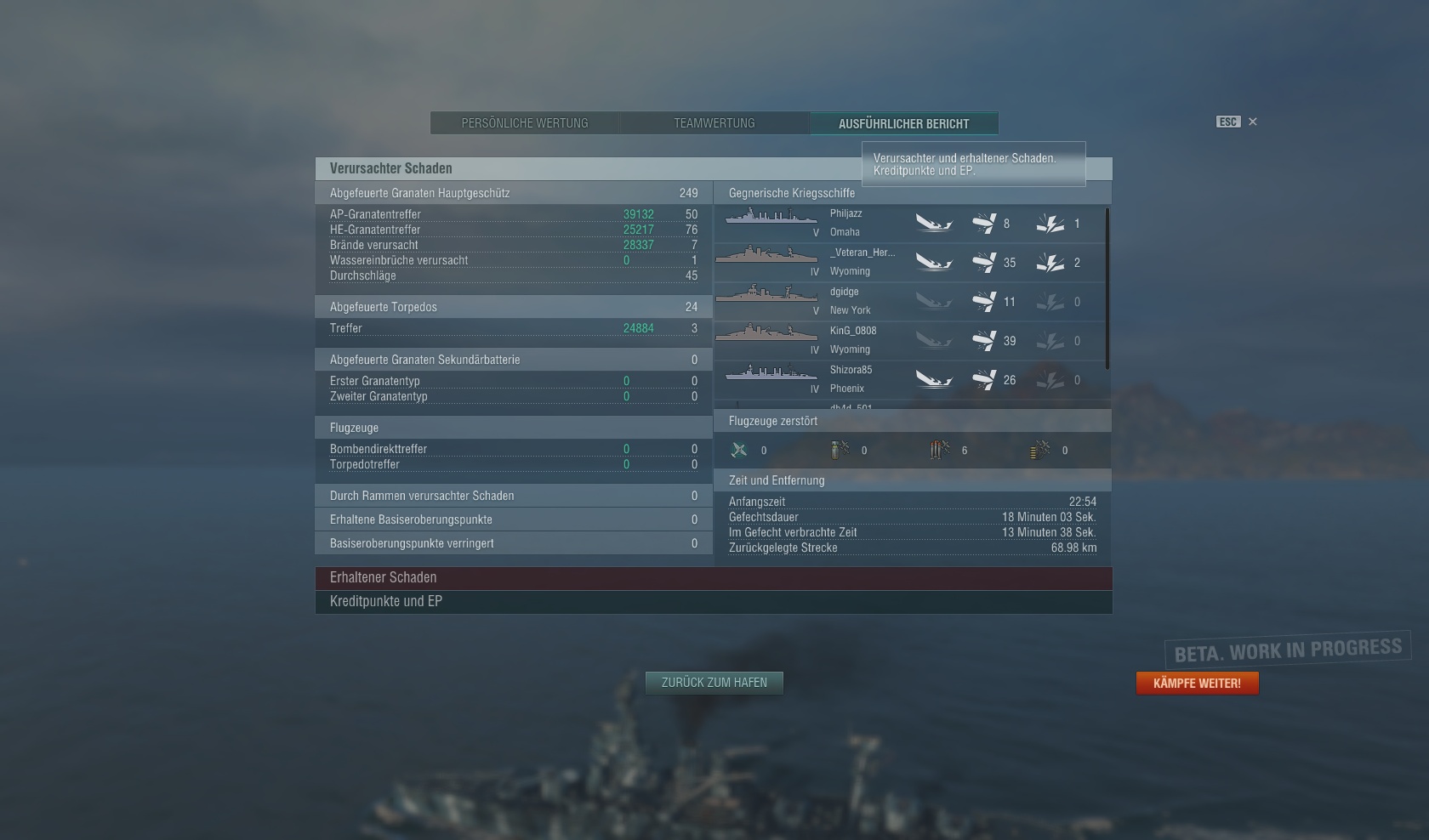Click the Kämpfe weiter! button
1429x840 pixels.
pos(1197,684)
